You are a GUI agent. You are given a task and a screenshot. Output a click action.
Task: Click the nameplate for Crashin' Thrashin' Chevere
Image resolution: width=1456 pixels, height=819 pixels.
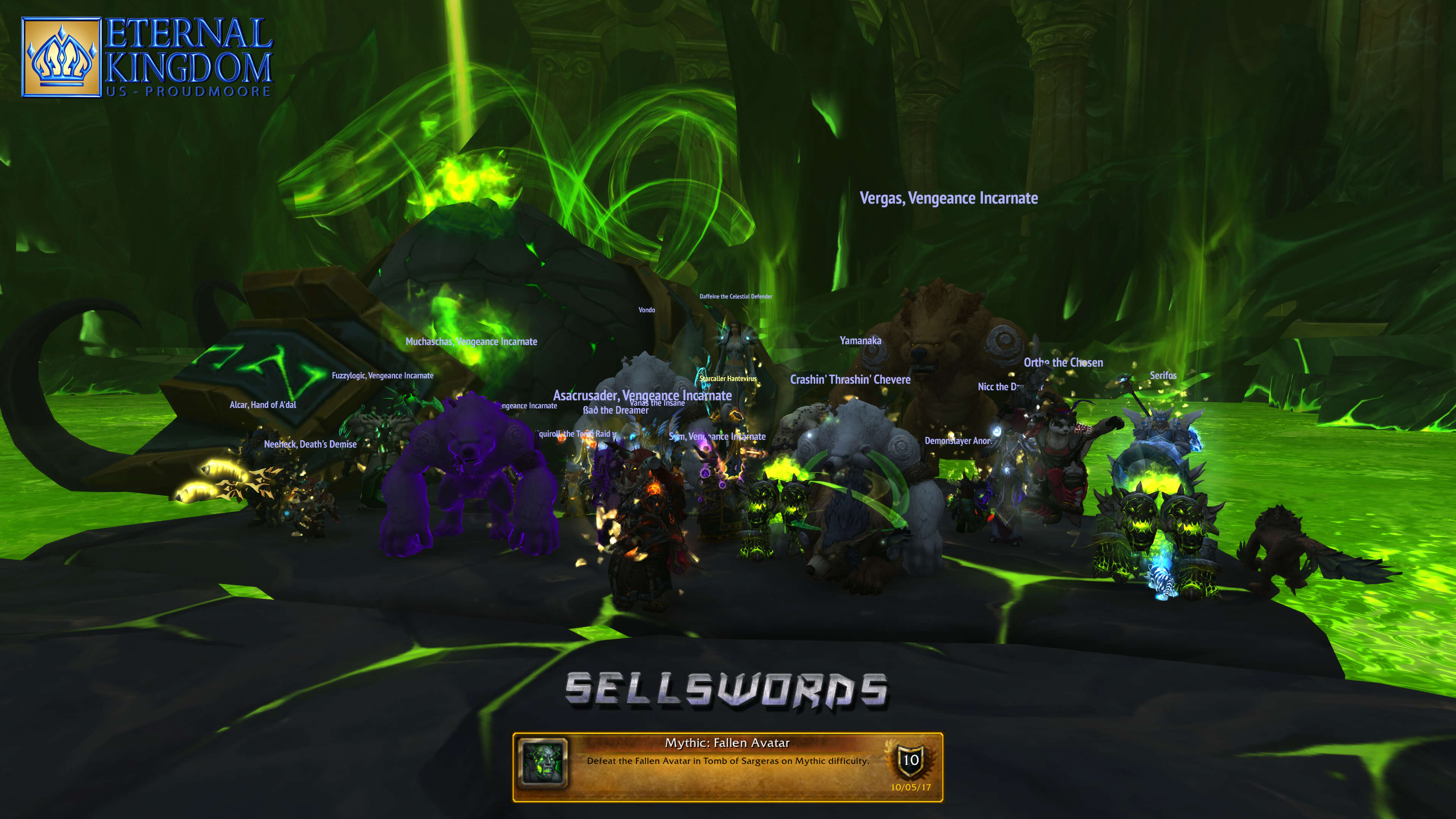coord(851,379)
